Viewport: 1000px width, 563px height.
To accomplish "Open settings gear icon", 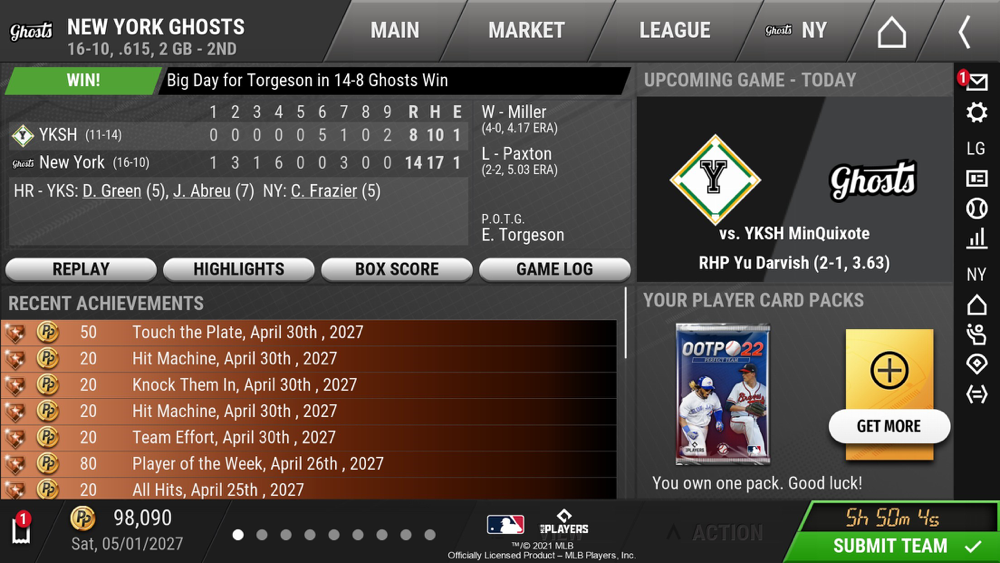I will click(977, 113).
